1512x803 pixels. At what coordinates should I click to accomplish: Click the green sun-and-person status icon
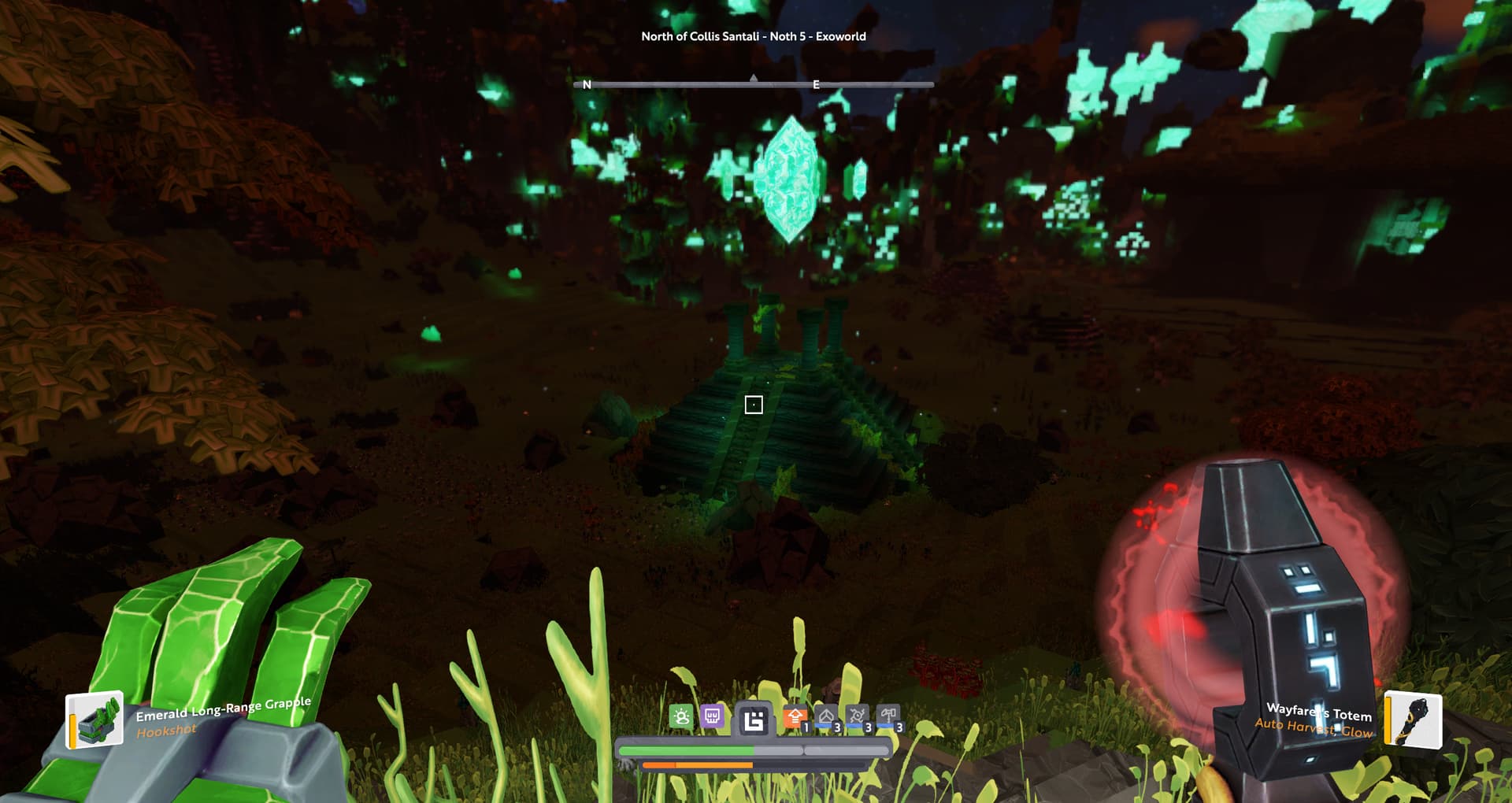point(681,717)
